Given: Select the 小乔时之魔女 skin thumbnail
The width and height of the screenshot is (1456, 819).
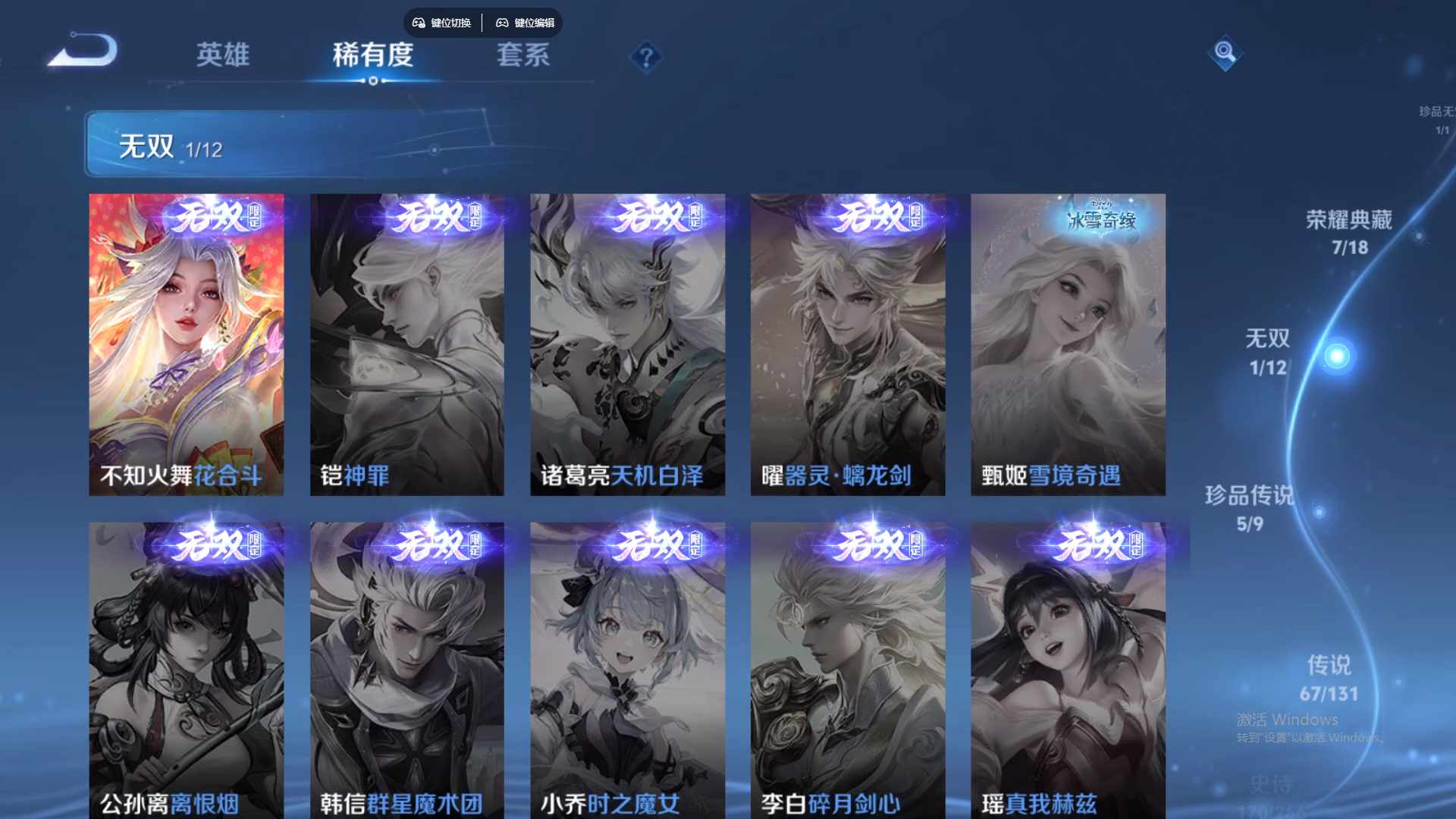Looking at the screenshot, I should pos(627,667).
